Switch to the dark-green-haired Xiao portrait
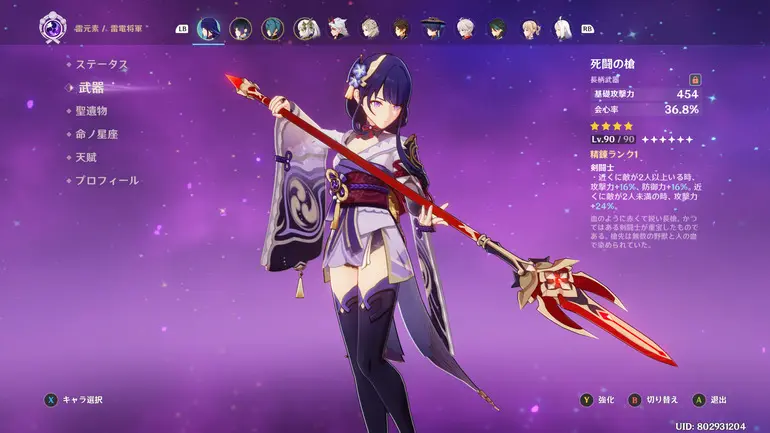The height and width of the screenshot is (433, 770). pos(498,28)
